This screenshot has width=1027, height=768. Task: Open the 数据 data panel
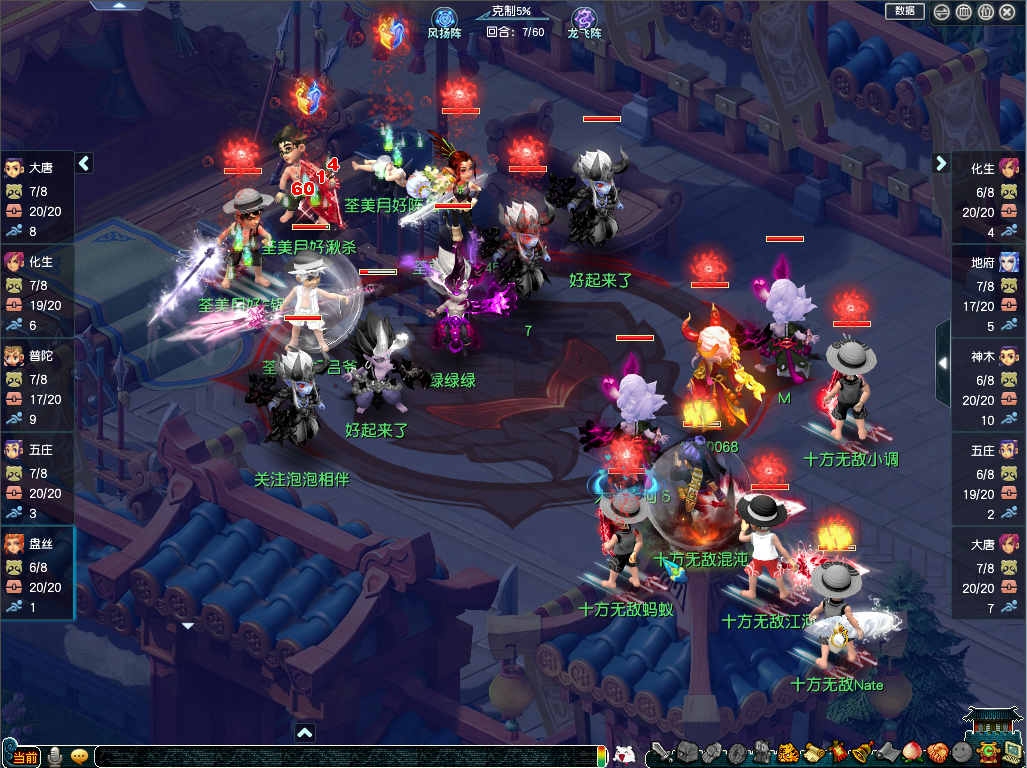coord(905,11)
